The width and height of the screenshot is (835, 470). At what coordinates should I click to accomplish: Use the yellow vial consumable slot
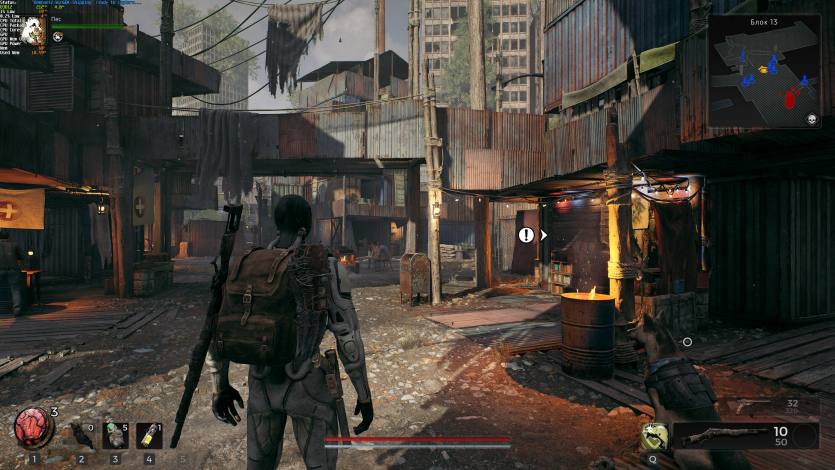tap(149, 434)
